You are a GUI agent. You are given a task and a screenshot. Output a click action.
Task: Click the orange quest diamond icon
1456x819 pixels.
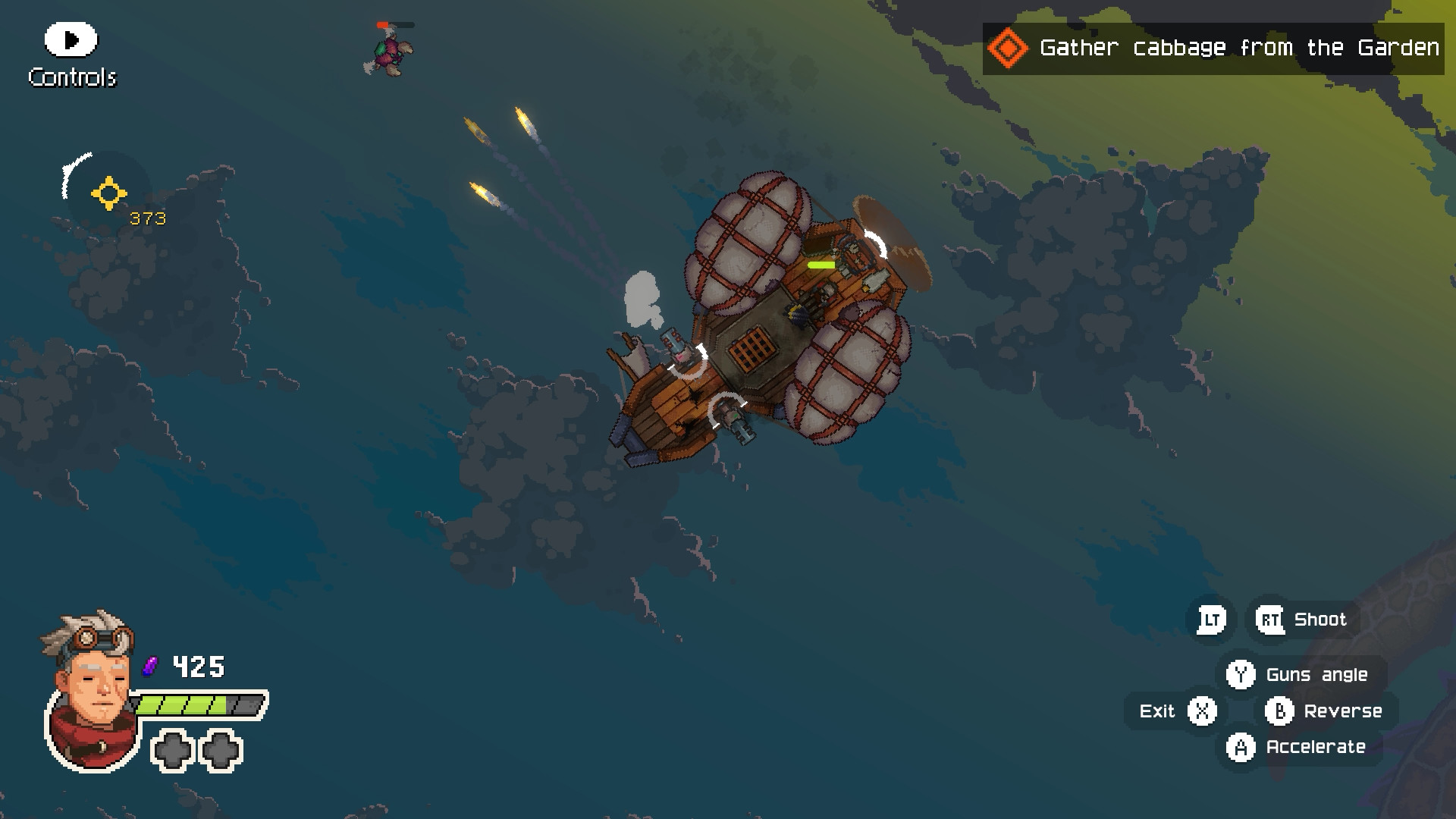pos(1009,47)
